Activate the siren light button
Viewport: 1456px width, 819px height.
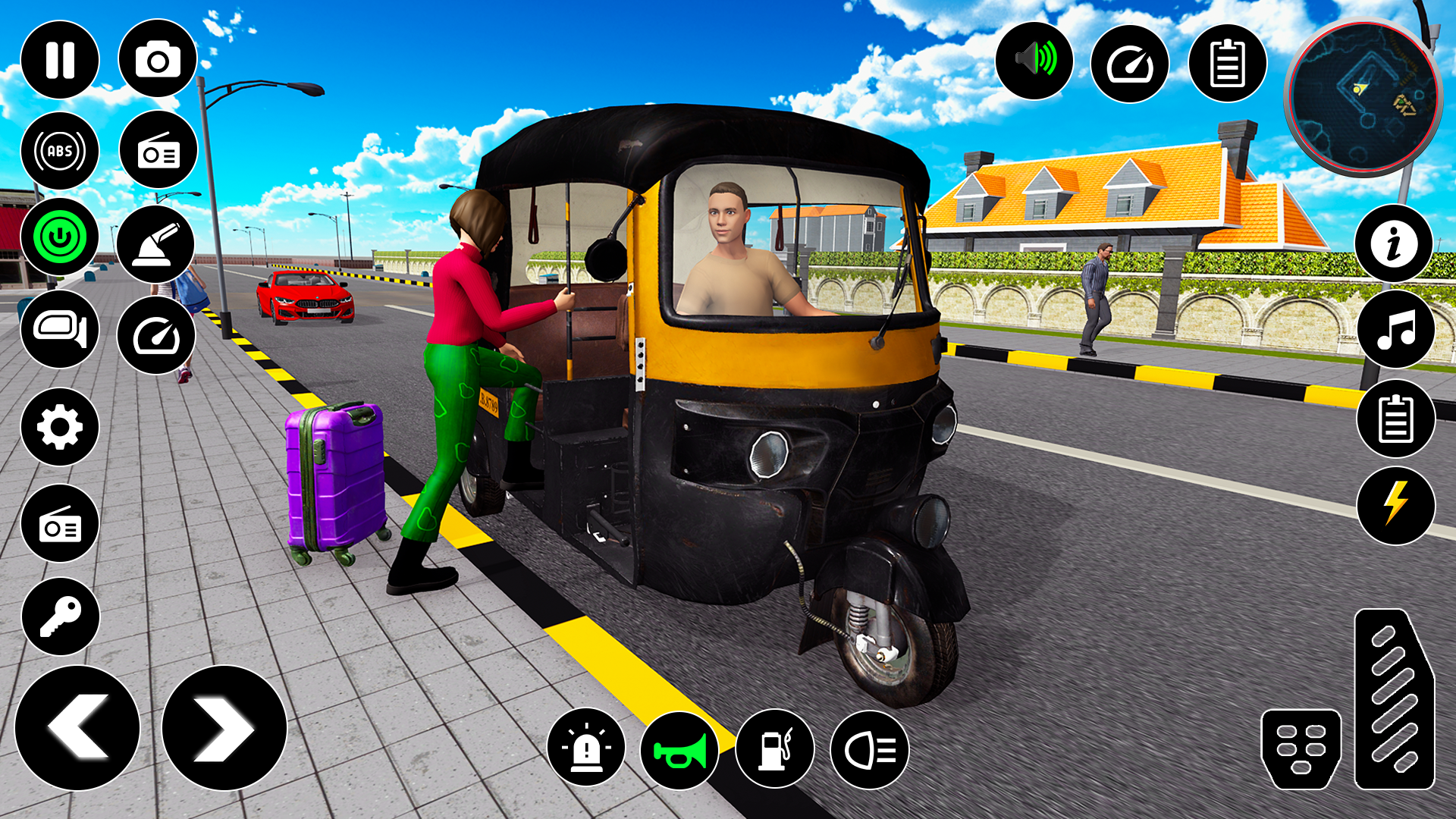point(586,749)
